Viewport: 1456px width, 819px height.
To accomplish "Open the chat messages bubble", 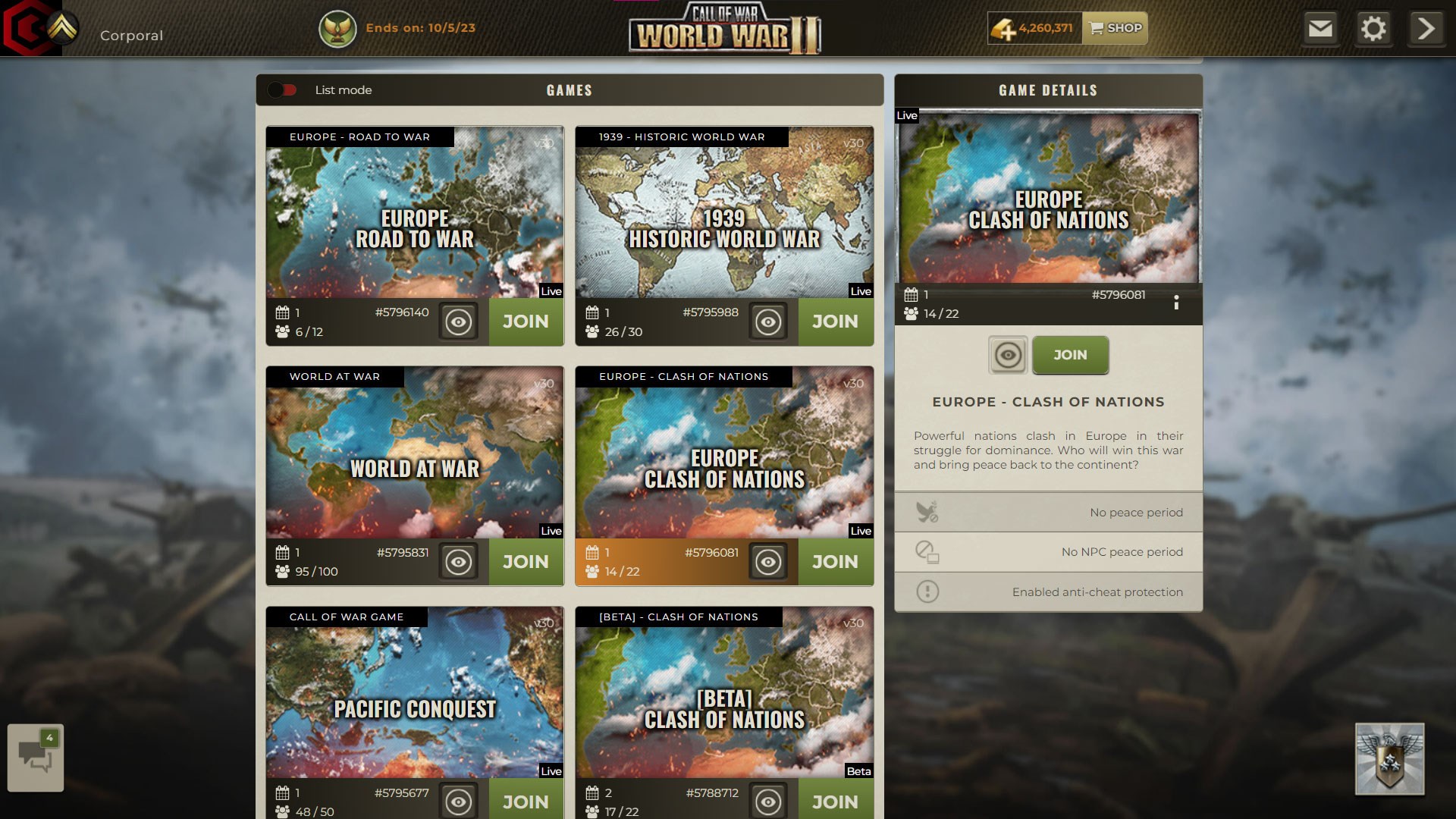I will click(36, 756).
